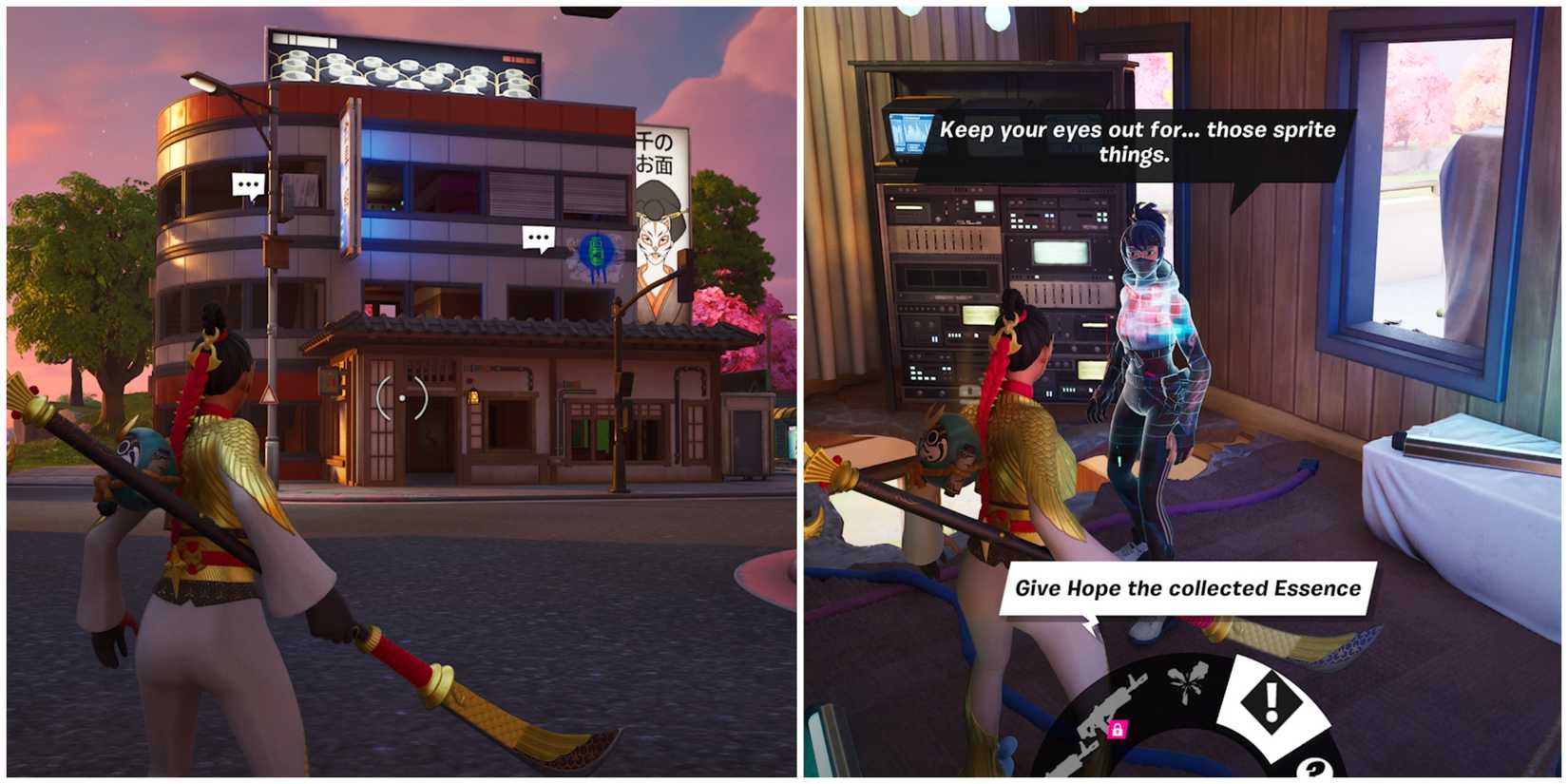Click the pink lock badge on the rifle
The height and width of the screenshot is (784, 1568).
click(x=1118, y=730)
